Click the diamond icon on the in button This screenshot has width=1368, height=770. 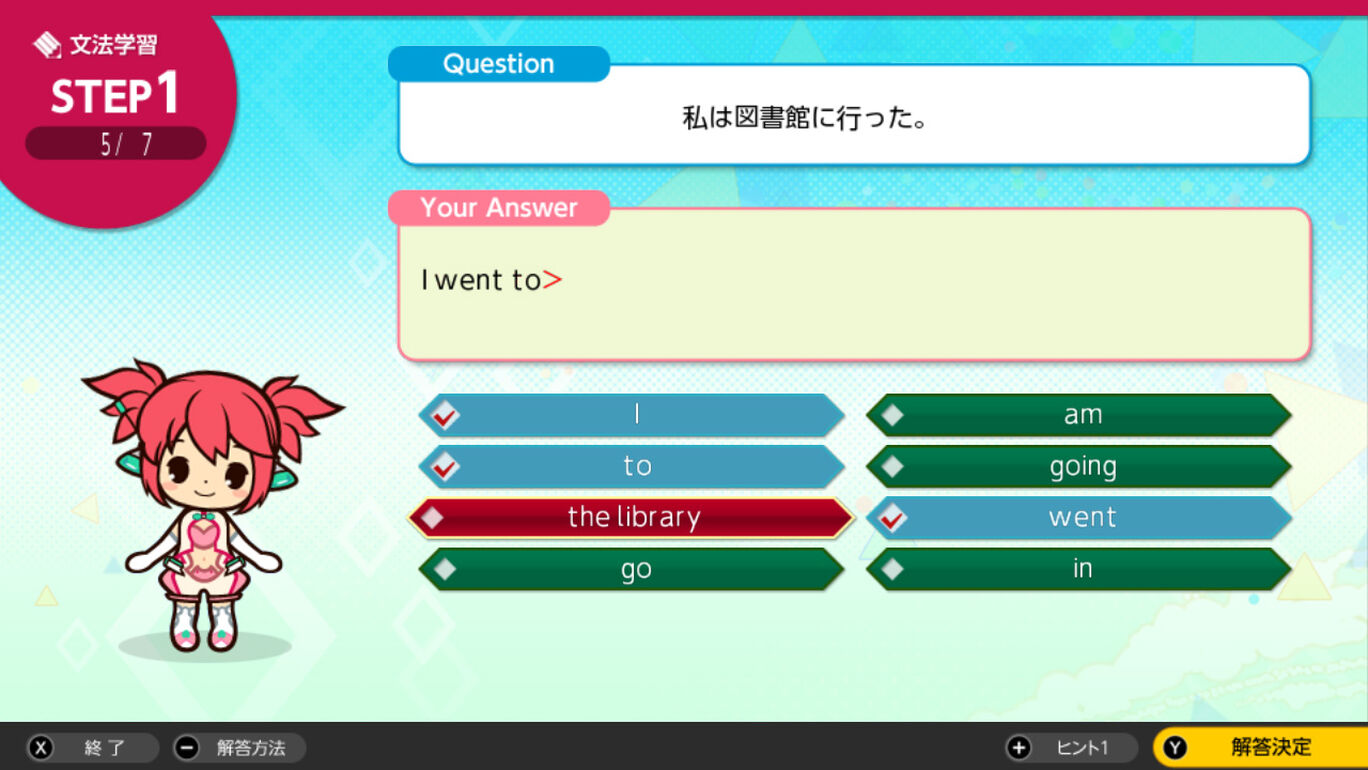[893, 569]
